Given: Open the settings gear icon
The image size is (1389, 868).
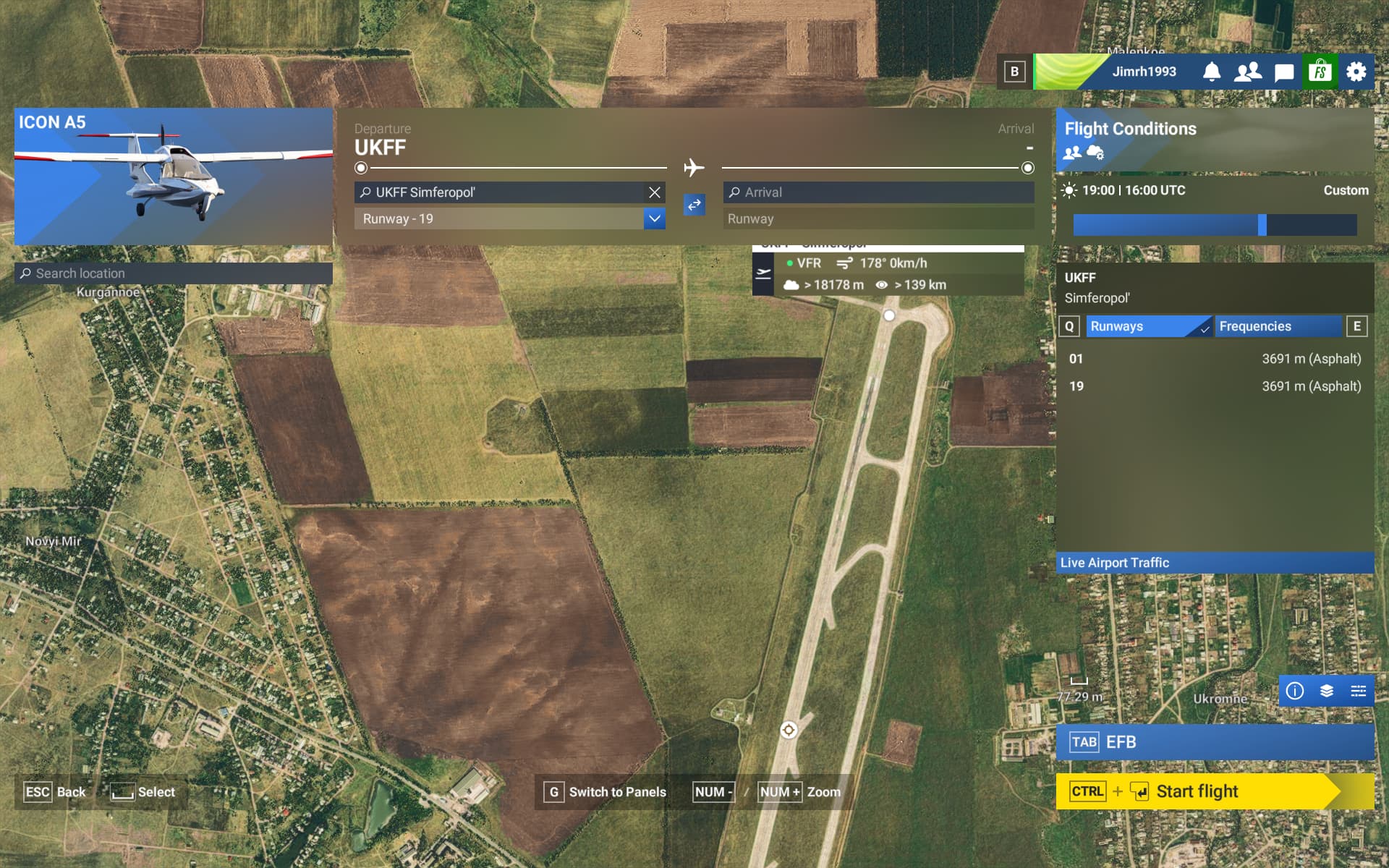Looking at the screenshot, I should [1357, 72].
